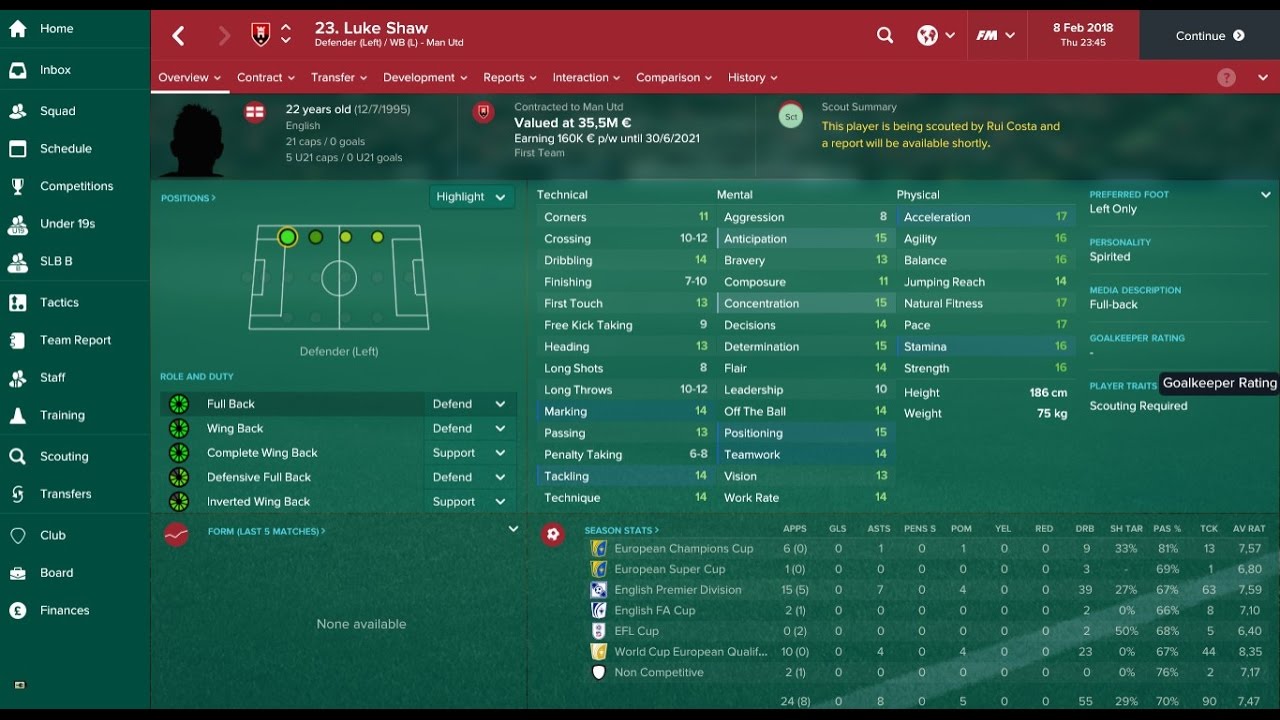Open the Tactics page
This screenshot has height=720, width=1280.
tap(59, 302)
